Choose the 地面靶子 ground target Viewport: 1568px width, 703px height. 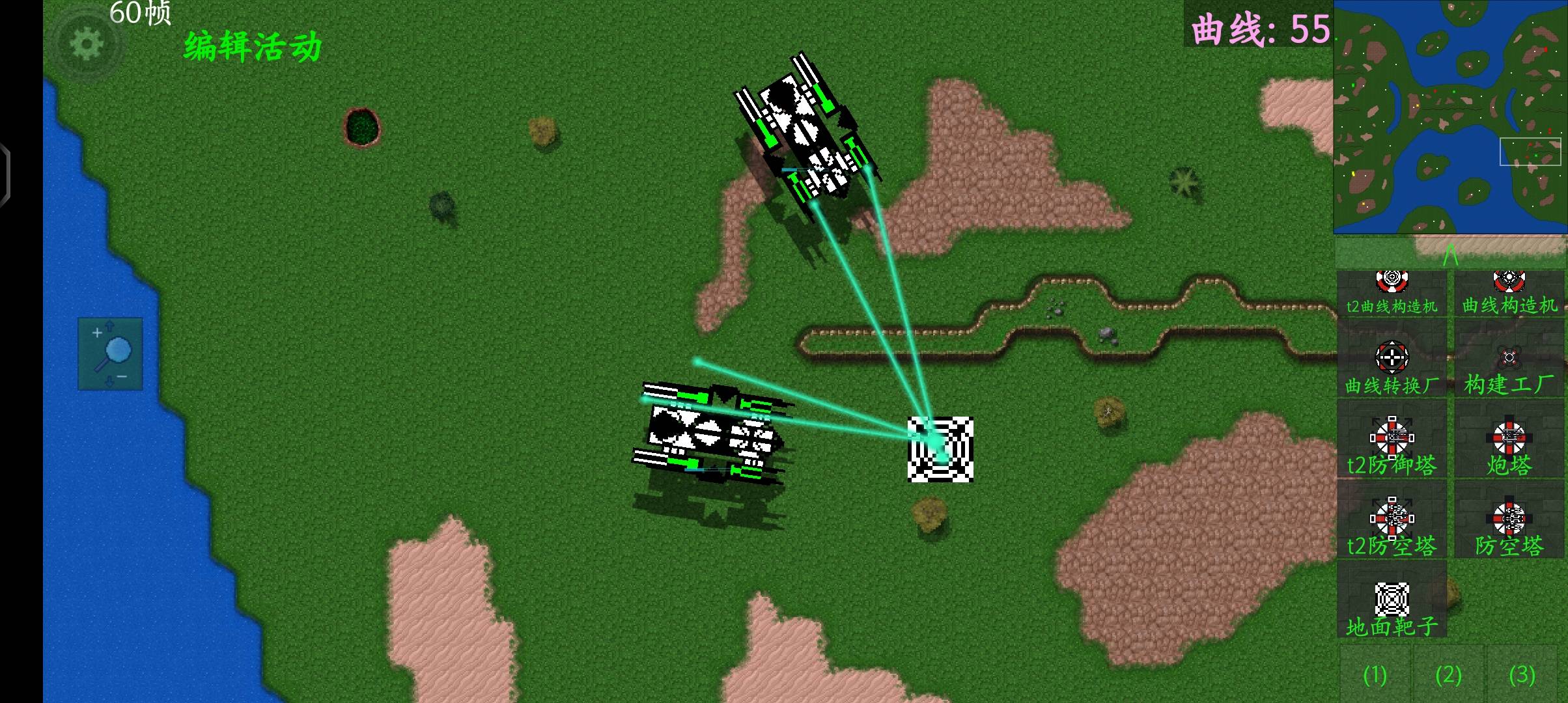click(x=1392, y=608)
